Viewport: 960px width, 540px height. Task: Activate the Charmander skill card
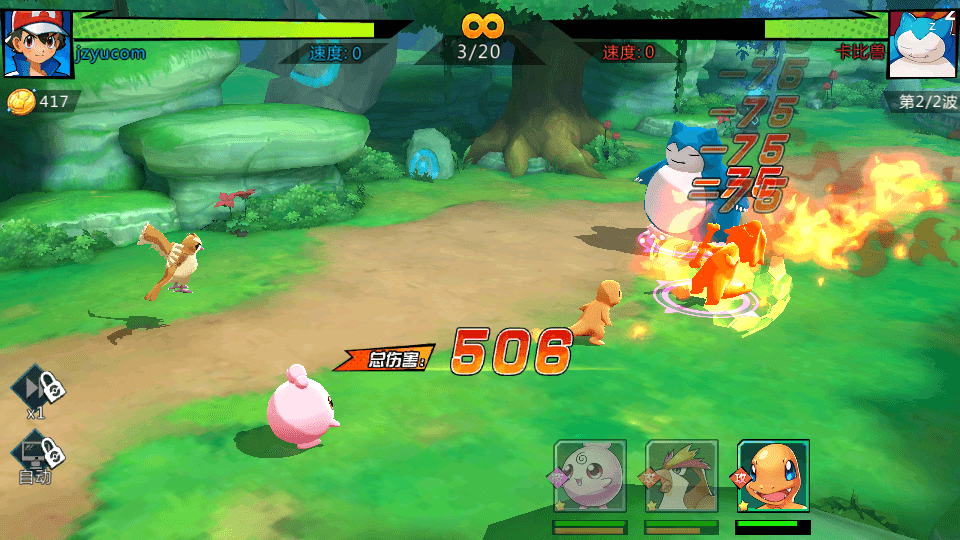pos(773,476)
